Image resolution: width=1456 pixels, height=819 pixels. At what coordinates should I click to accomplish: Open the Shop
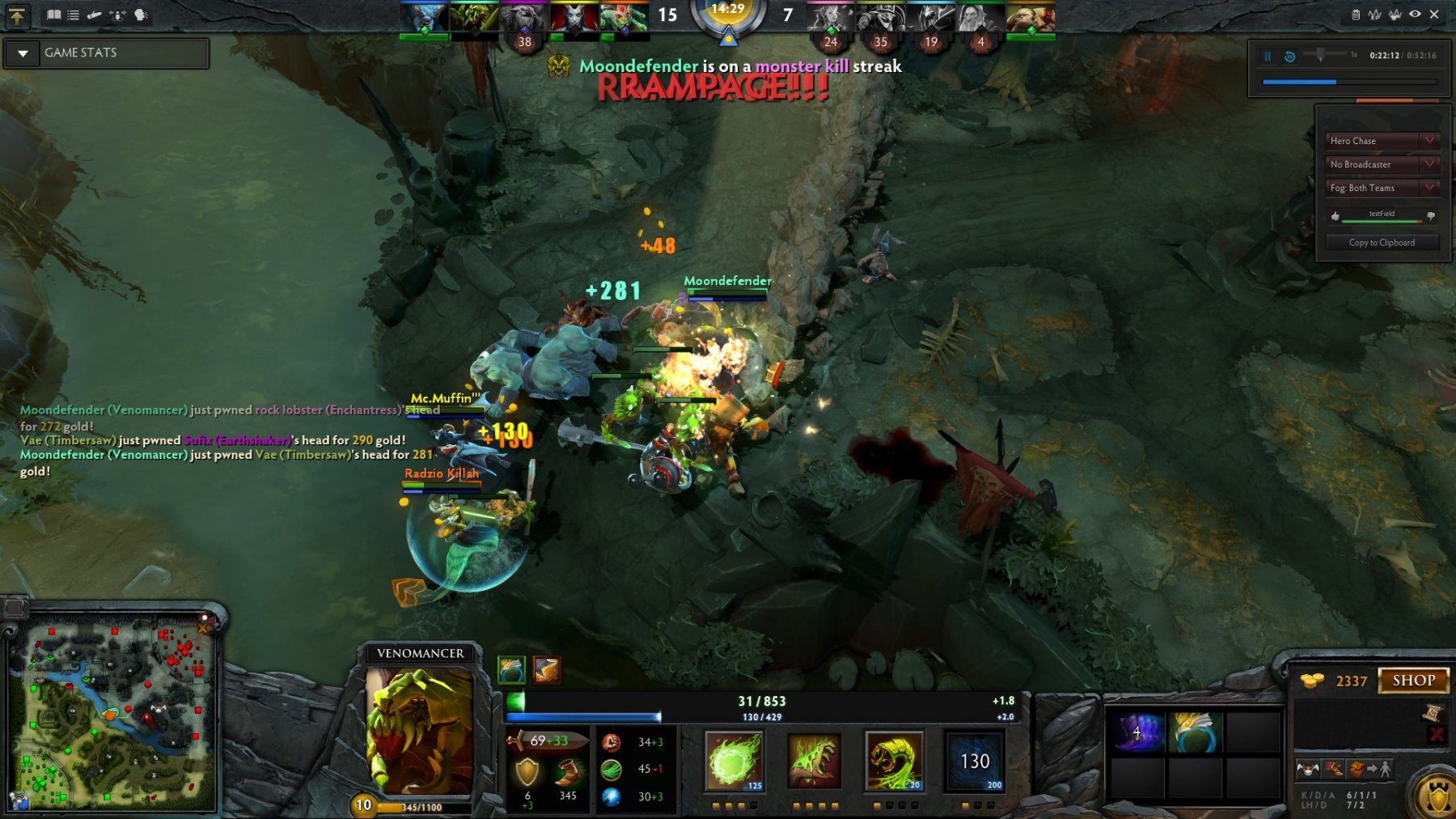click(x=1413, y=681)
